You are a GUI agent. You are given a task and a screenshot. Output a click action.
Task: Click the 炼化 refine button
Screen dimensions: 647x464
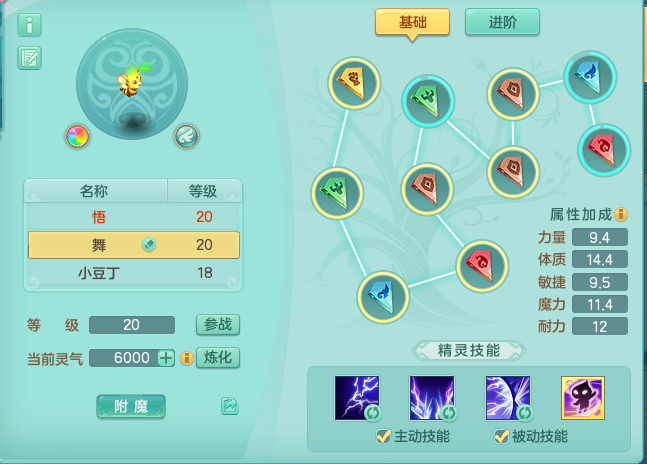click(x=217, y=357)
